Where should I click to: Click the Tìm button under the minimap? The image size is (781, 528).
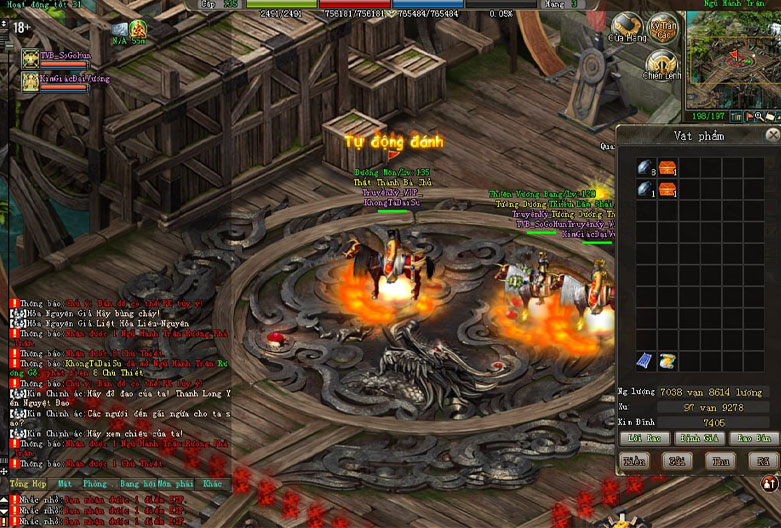(x=736, y=117)
